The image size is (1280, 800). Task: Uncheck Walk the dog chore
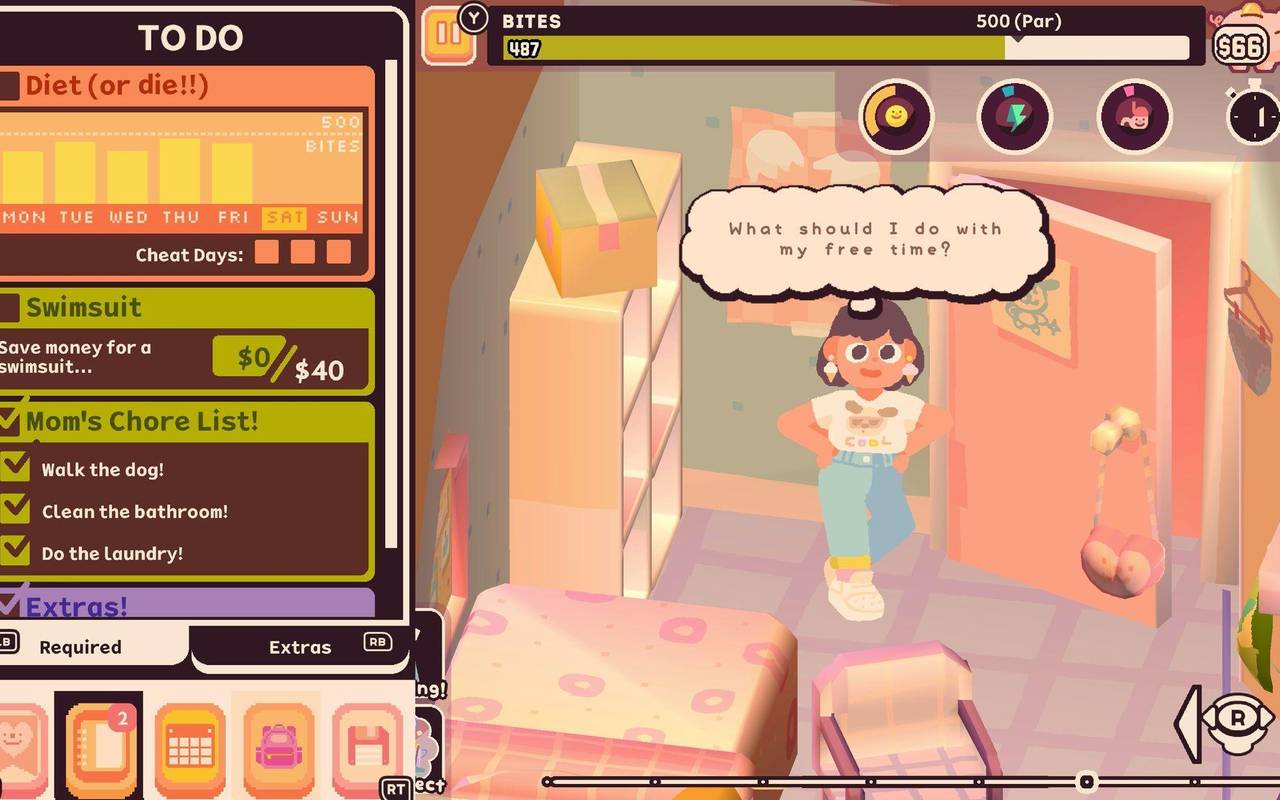point(17,468)
